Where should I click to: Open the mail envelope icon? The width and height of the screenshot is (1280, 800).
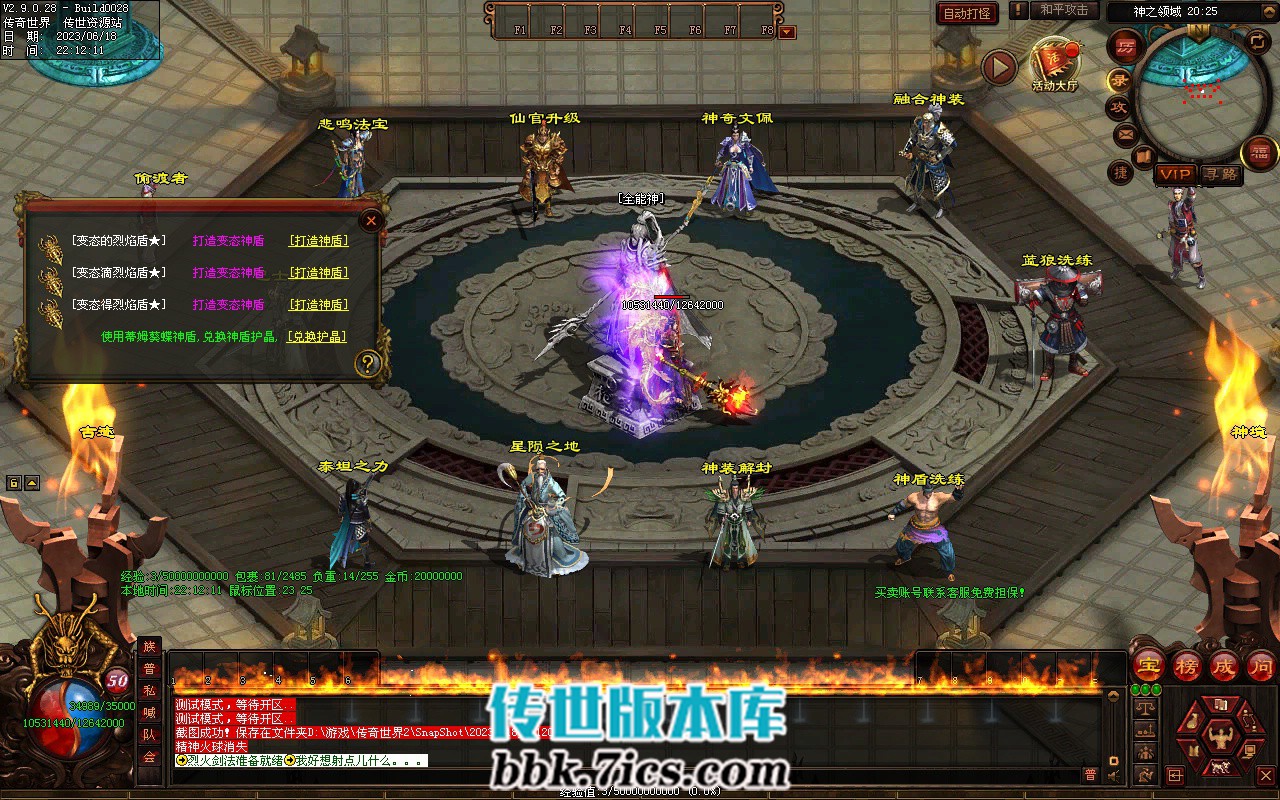click(1126, 134)
